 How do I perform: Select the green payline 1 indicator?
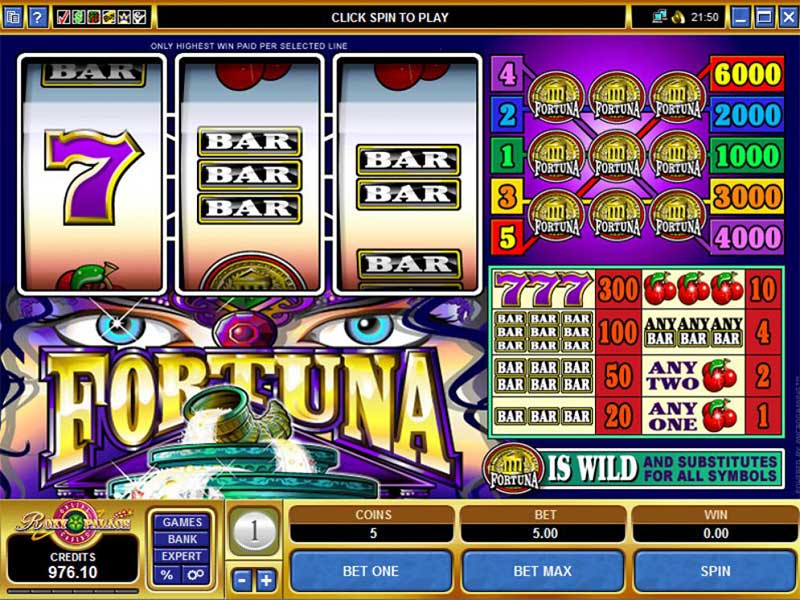tap(507, 156)
